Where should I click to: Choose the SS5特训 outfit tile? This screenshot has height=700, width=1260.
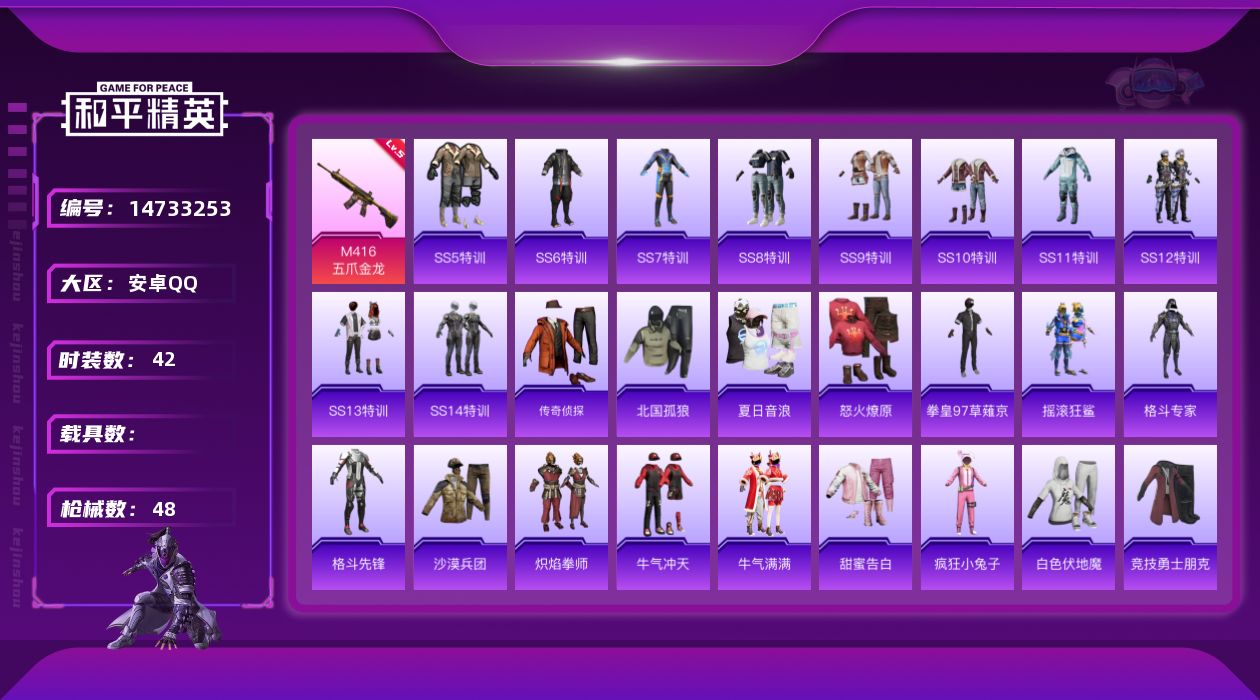click(460, 211)
